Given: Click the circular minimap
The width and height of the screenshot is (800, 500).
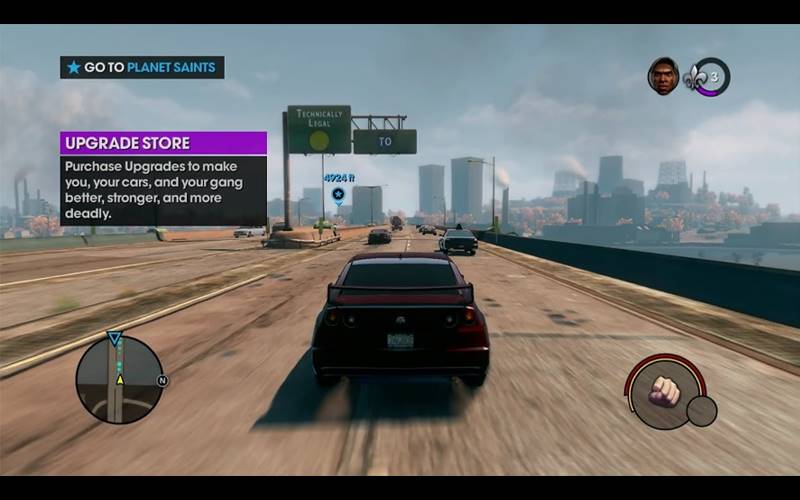Looking at the screenshot, I should (x=119, y=379).
